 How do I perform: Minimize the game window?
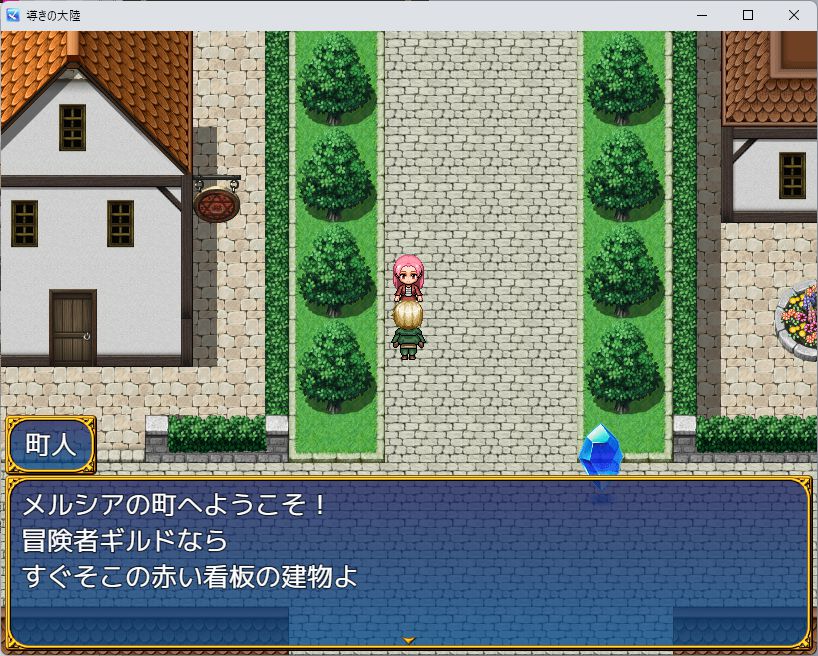click(x=701, y=15)
